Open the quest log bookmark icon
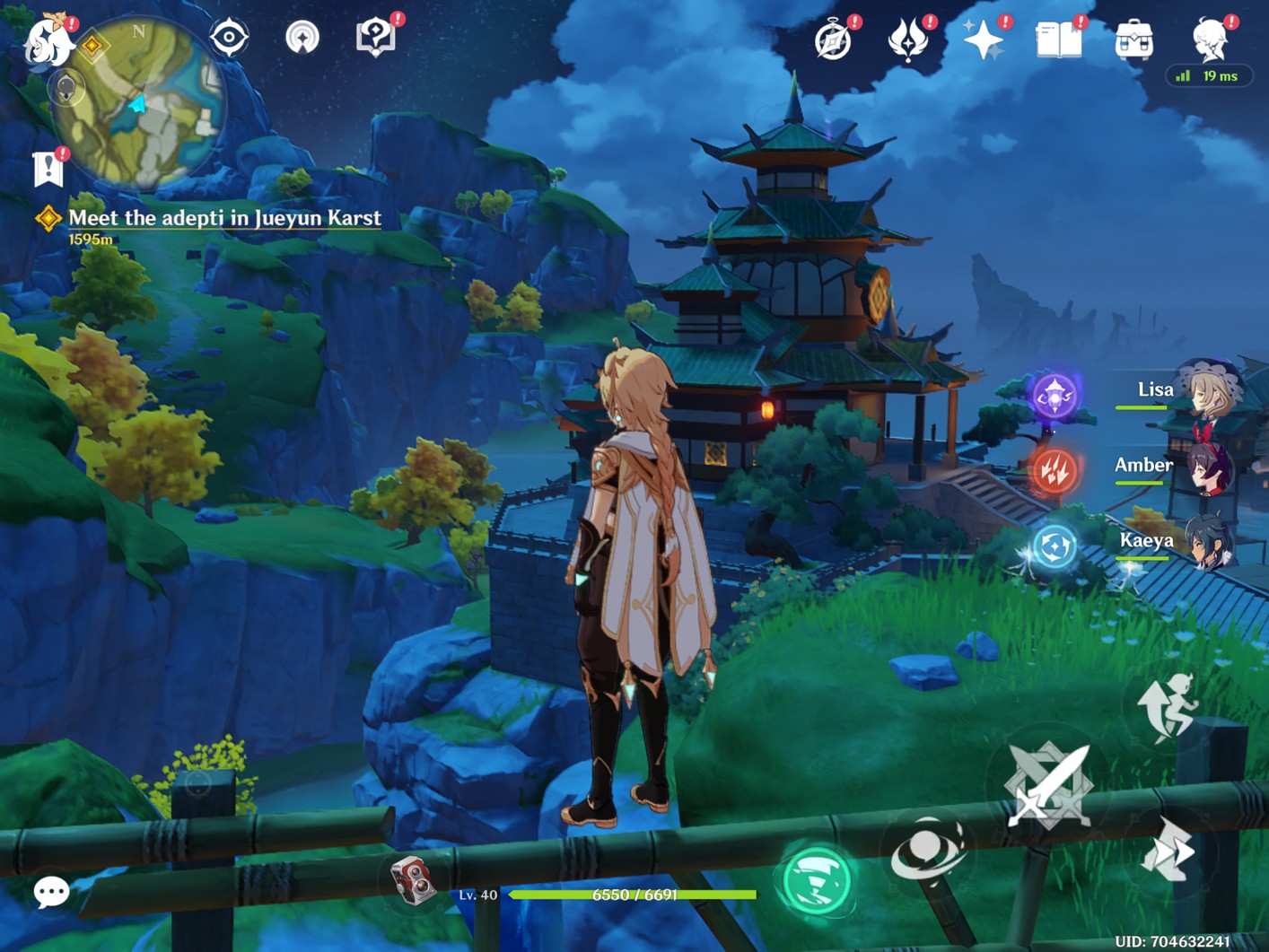The image size is (1269, 952). click(48, 168)
